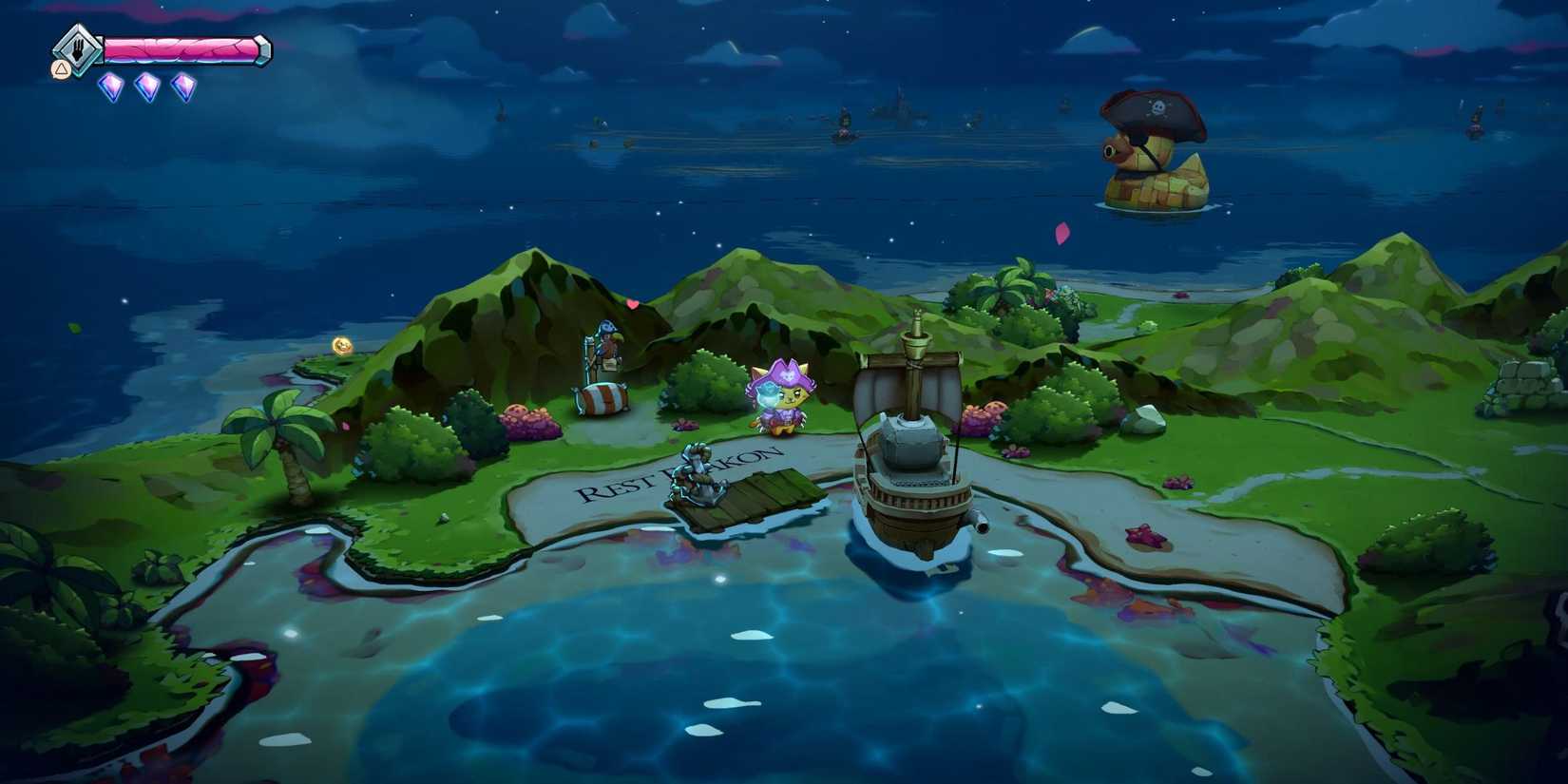The image size is (1568, 784).
Task: Click the triangle button prompt bubble
Action: pyautogui.click(x=60, y=69)
